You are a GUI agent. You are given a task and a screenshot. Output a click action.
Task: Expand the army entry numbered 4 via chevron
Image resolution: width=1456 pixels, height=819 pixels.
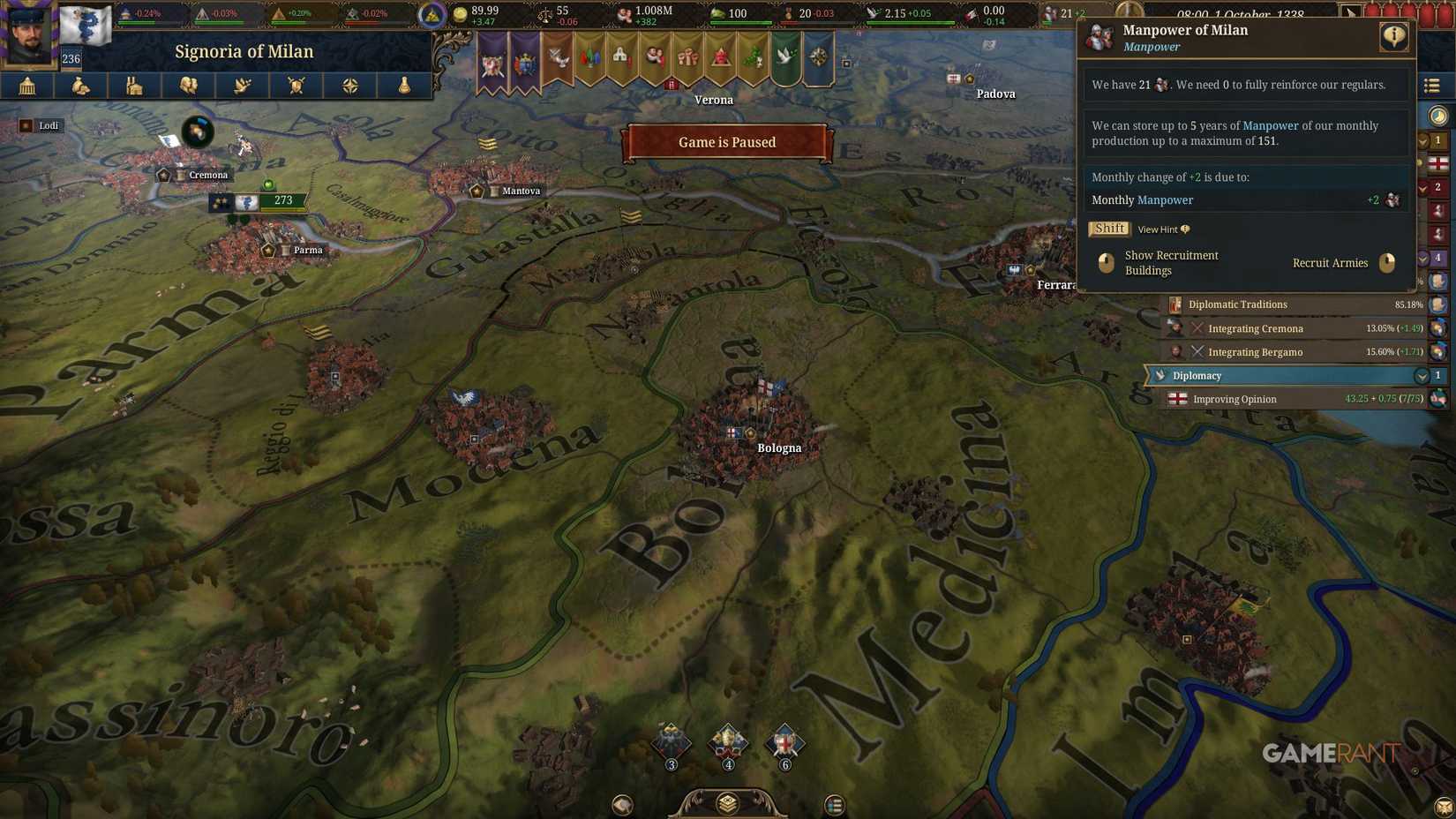click(x=1422, y=258)
